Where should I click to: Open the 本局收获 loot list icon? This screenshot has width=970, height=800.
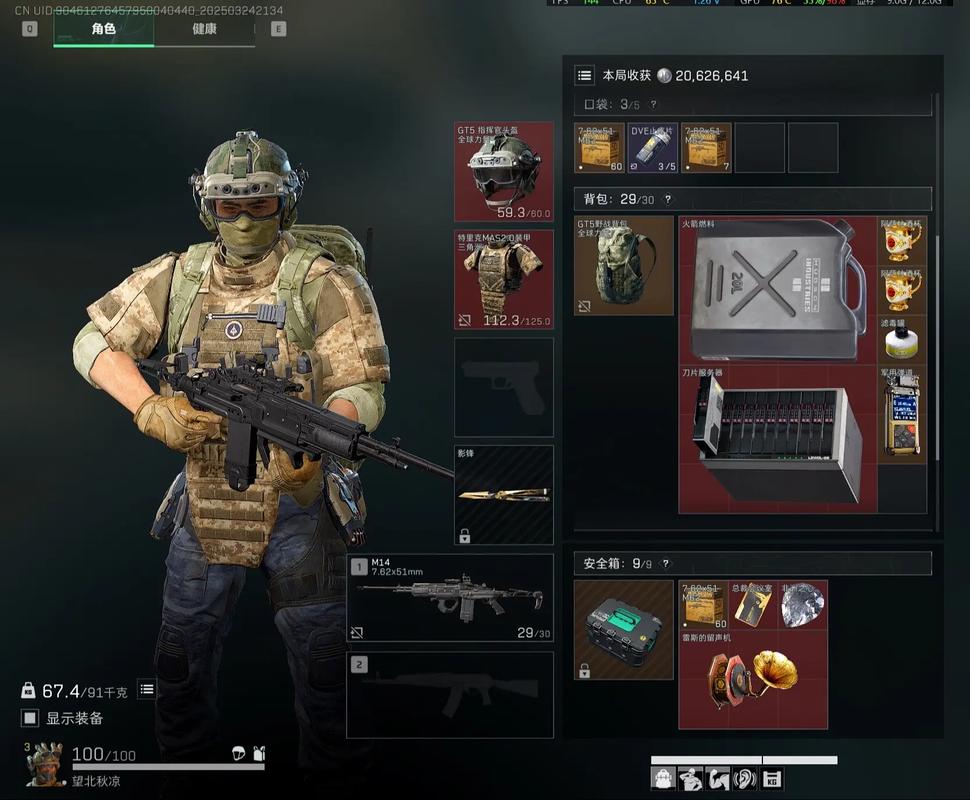point(585,75)
